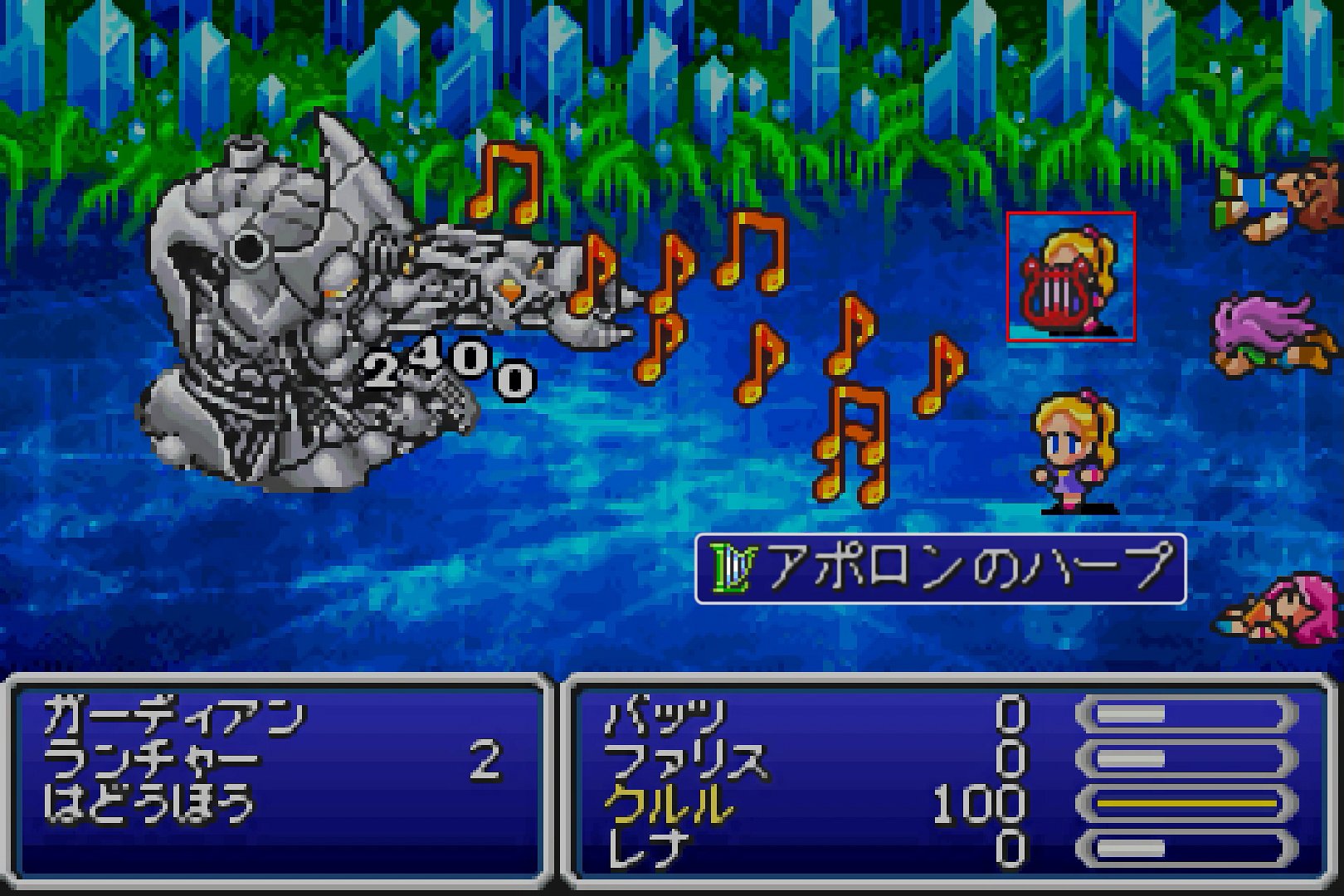Select ガーディアン in the enemy list
1344x896 pixels.
tap(174, 716)
